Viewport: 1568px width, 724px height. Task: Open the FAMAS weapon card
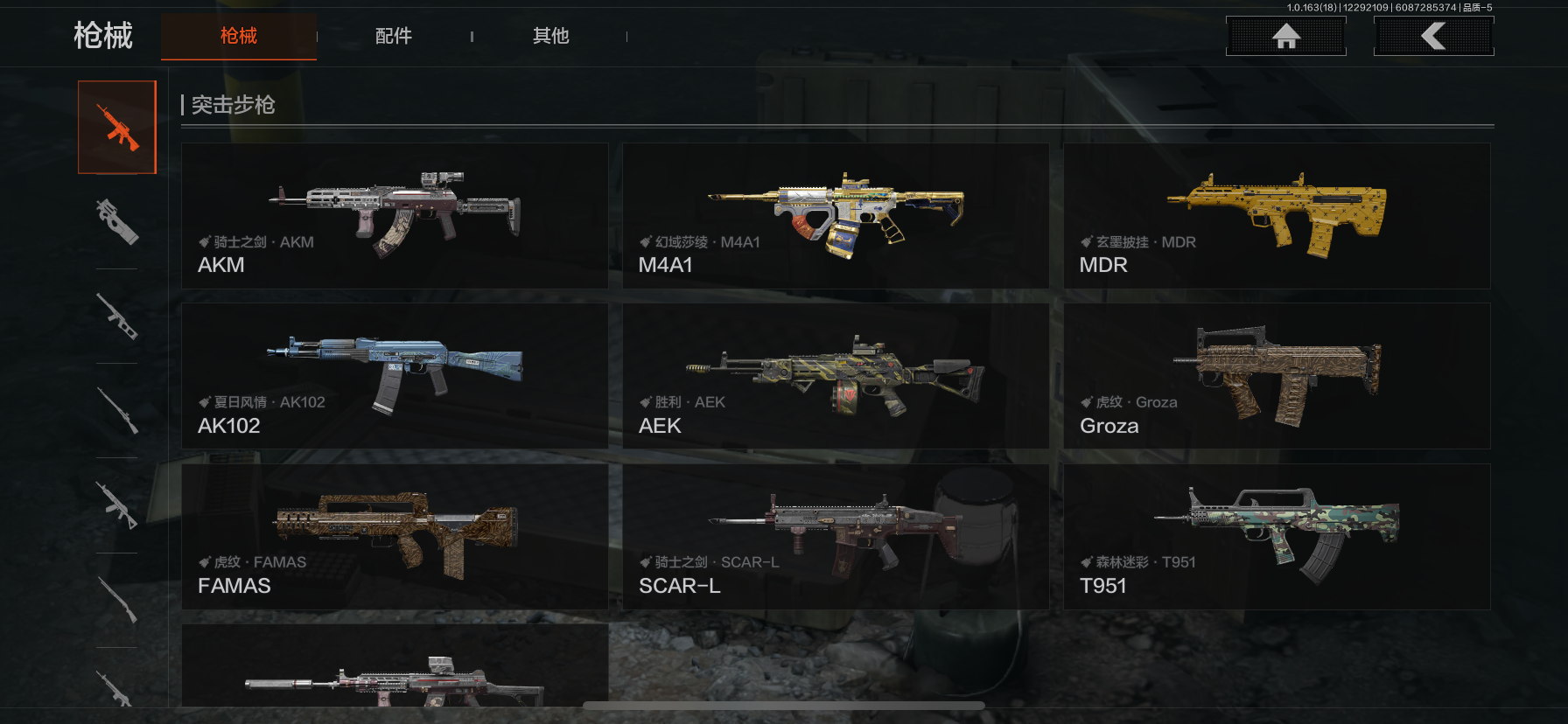(x=395, y=536)
